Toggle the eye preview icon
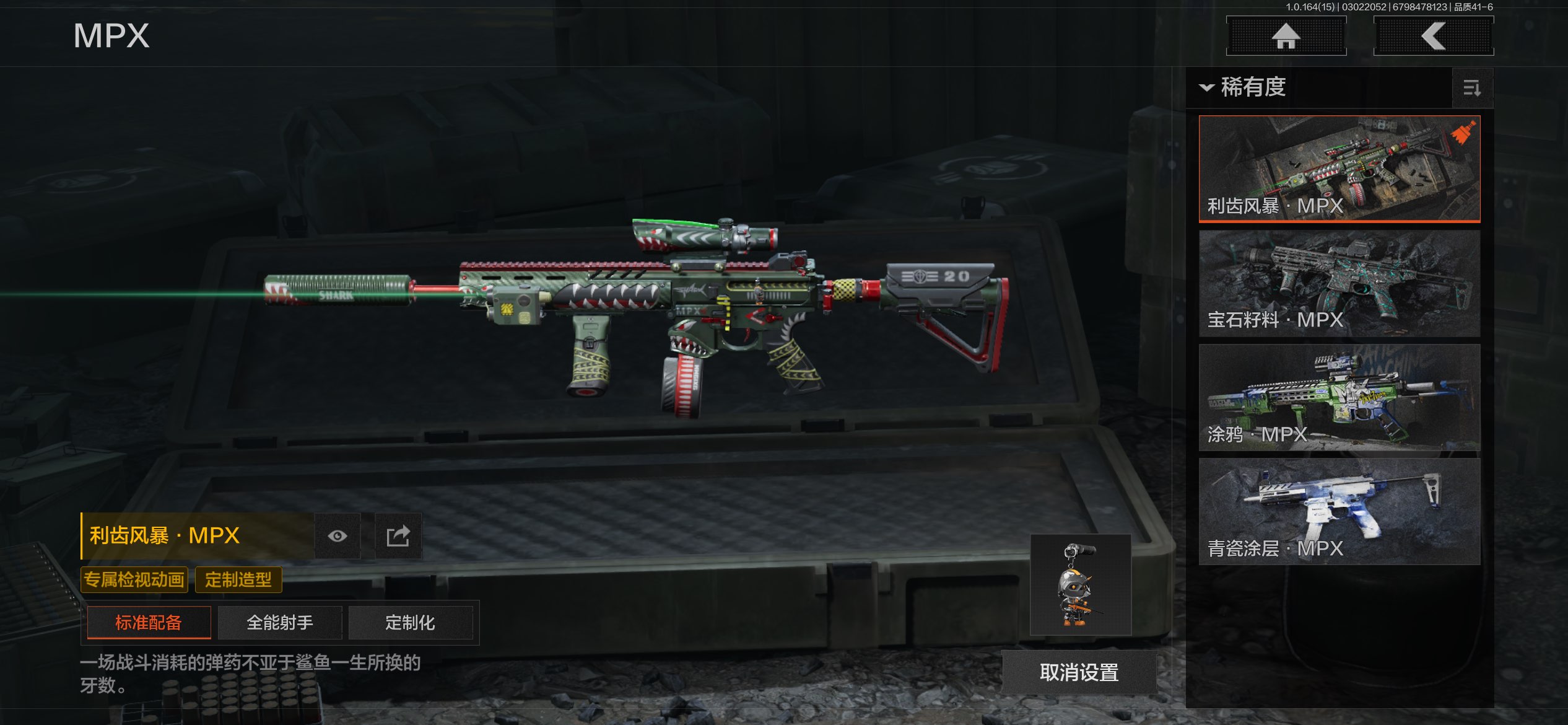Viewport: 1568px width, 725px height. point(338,536)
